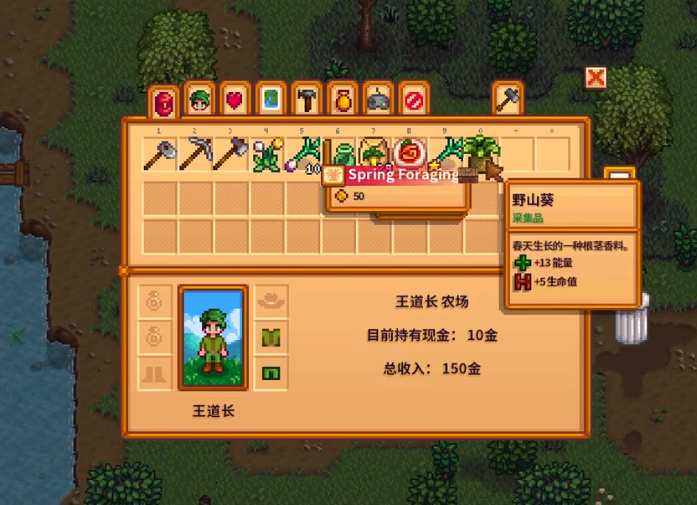Open the Social tab with the heart icon

click(x=236, y=100)
